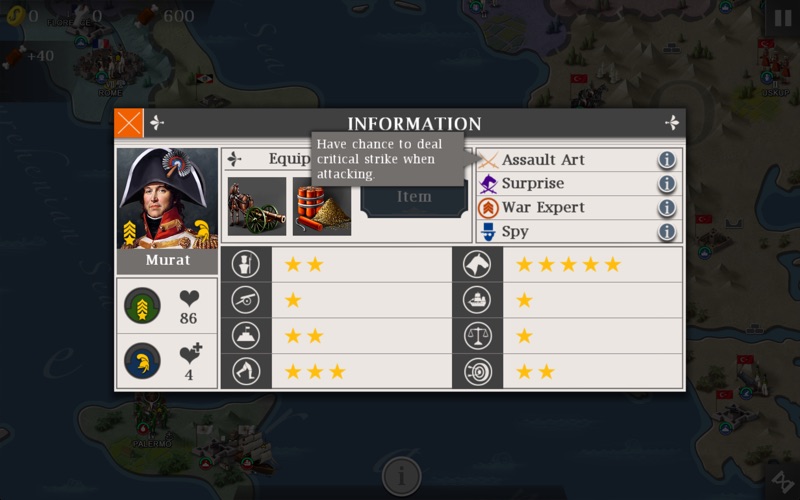Click Murat's general portrait
Screen dimensions: 800x500
[x=167, y=198]
